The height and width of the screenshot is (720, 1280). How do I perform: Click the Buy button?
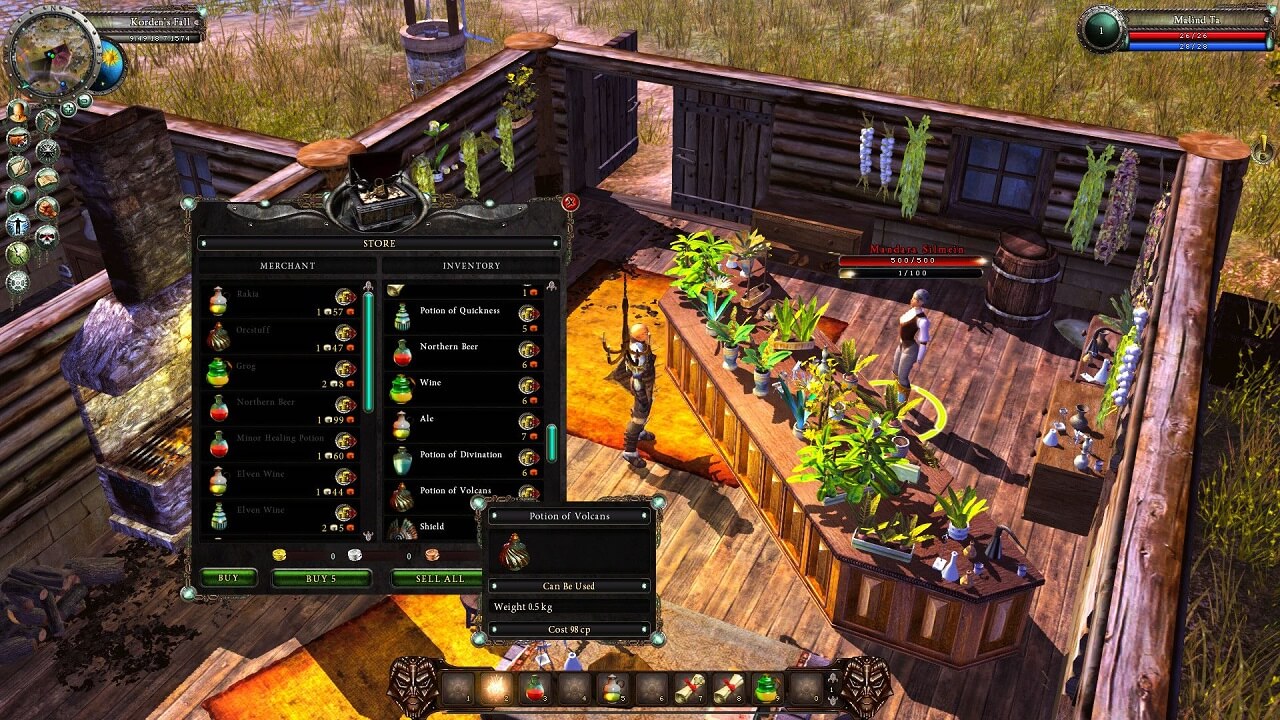point(228,578)
